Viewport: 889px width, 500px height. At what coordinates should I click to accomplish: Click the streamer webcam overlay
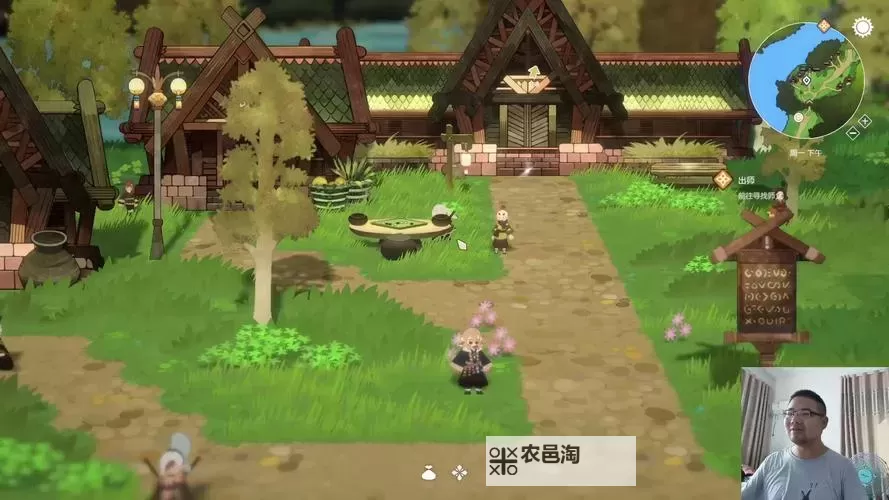click(x=814, y=433)
